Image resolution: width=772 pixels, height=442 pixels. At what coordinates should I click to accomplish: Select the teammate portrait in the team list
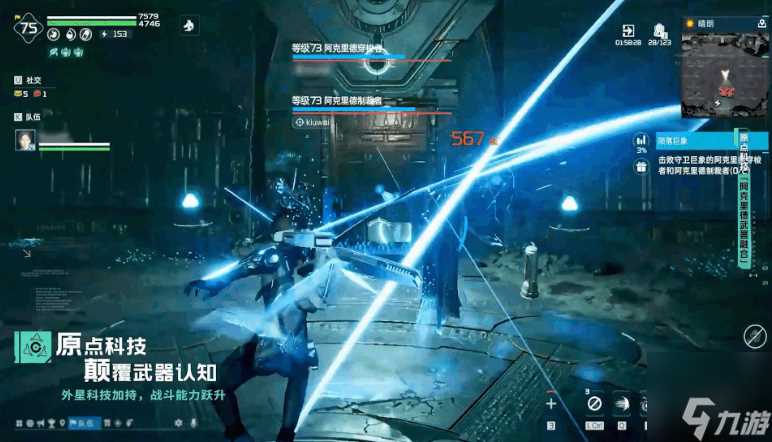[25, 140]
